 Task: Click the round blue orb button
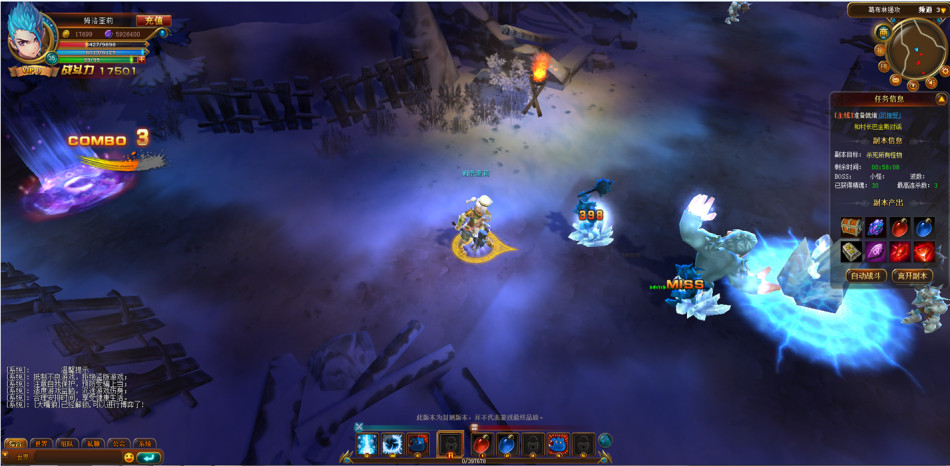coord(605,441)
